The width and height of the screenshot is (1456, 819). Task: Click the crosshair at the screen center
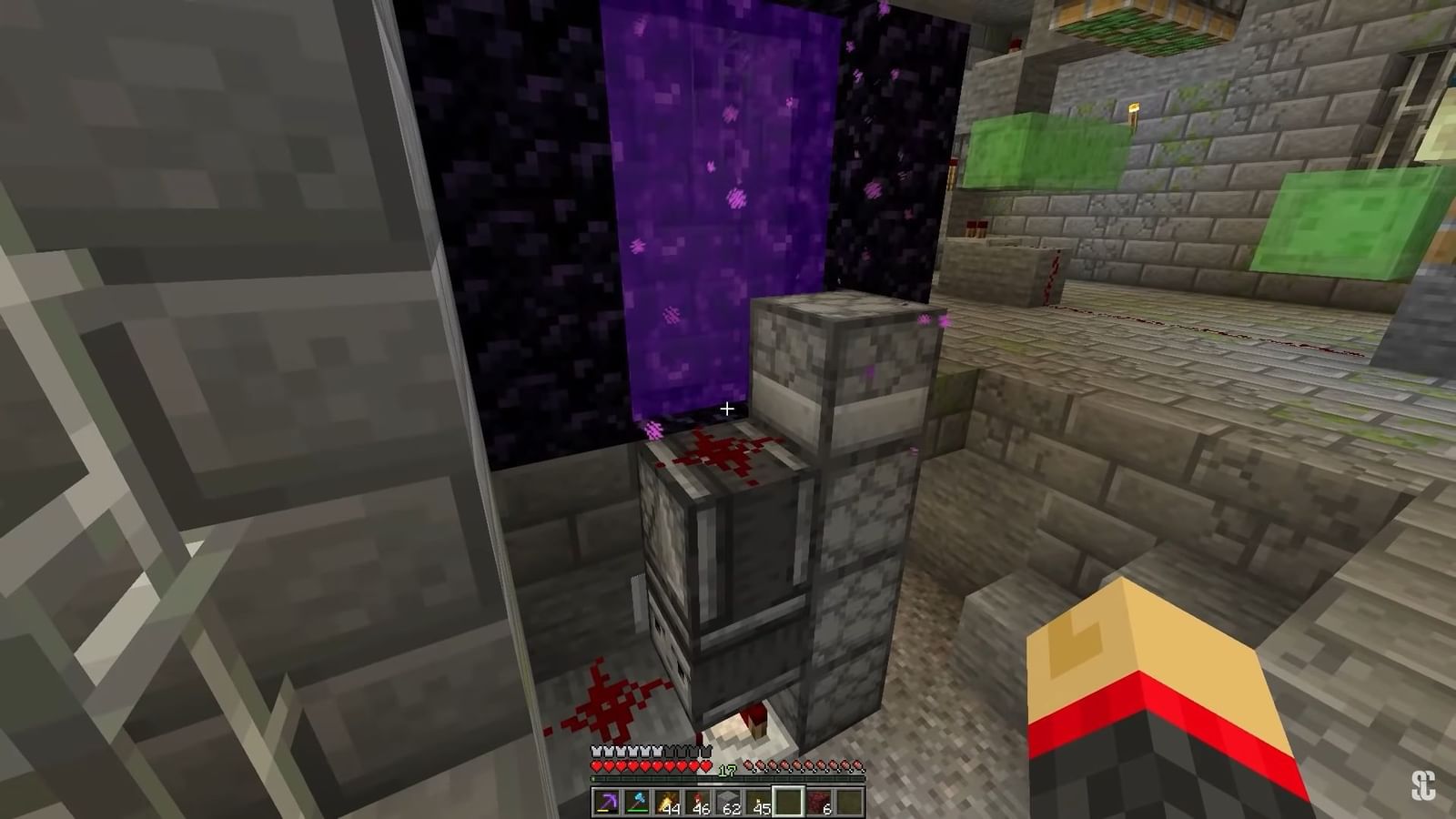tap(728, 409)
